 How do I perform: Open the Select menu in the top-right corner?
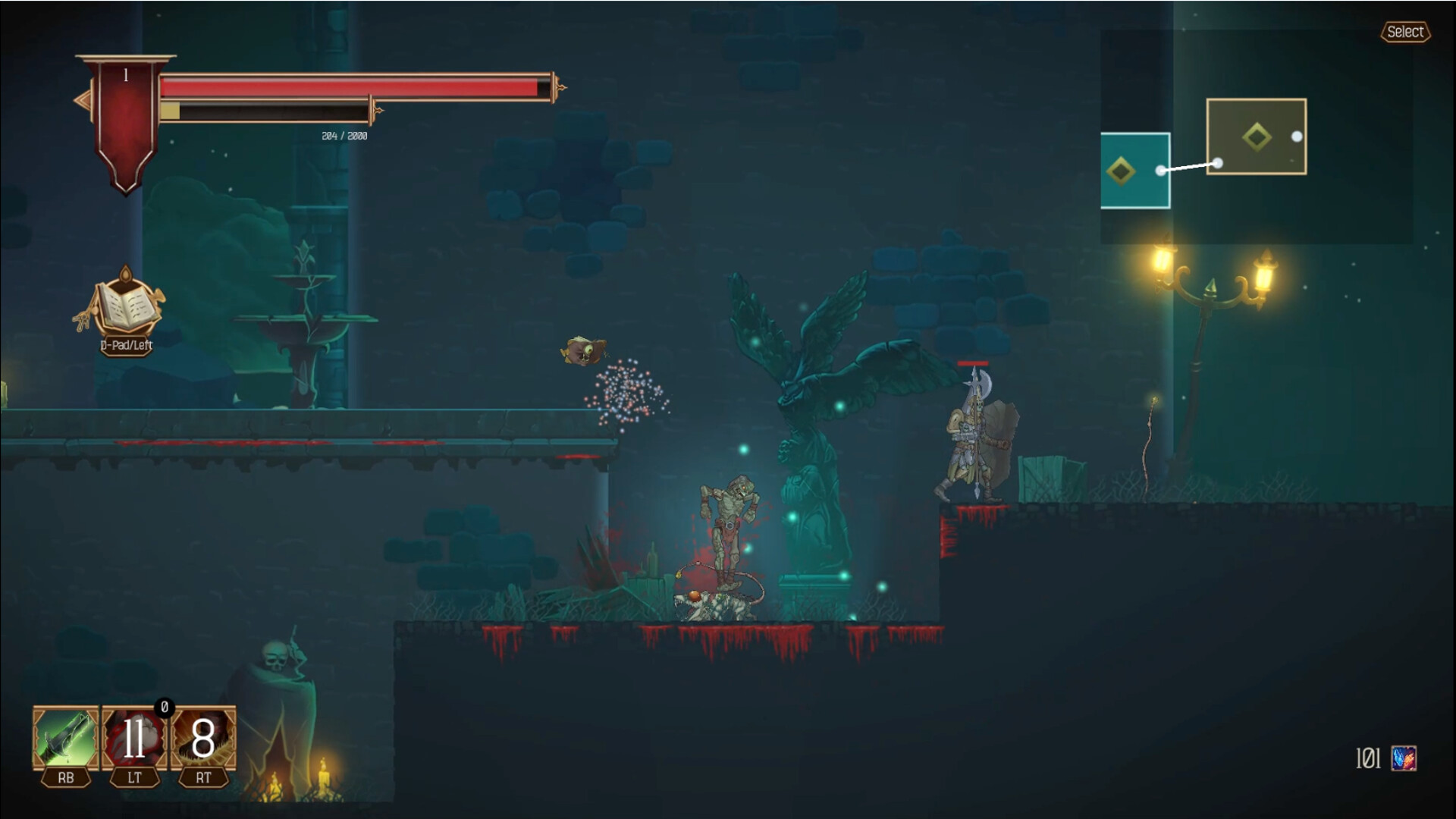[x=1407, y=32]
